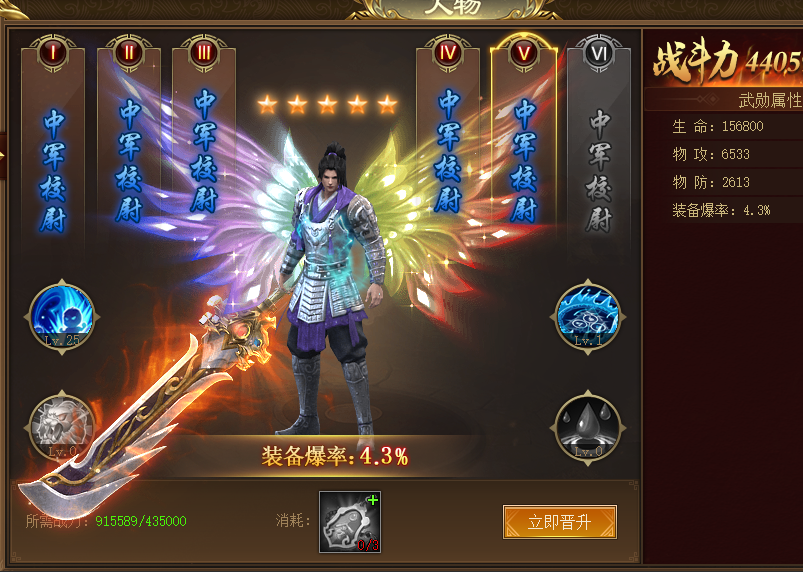Image resolution: width=803 pixels, height=572 pixels.
Task: Open the grey beast head skill Lv.0
Action: pos(62,426)
